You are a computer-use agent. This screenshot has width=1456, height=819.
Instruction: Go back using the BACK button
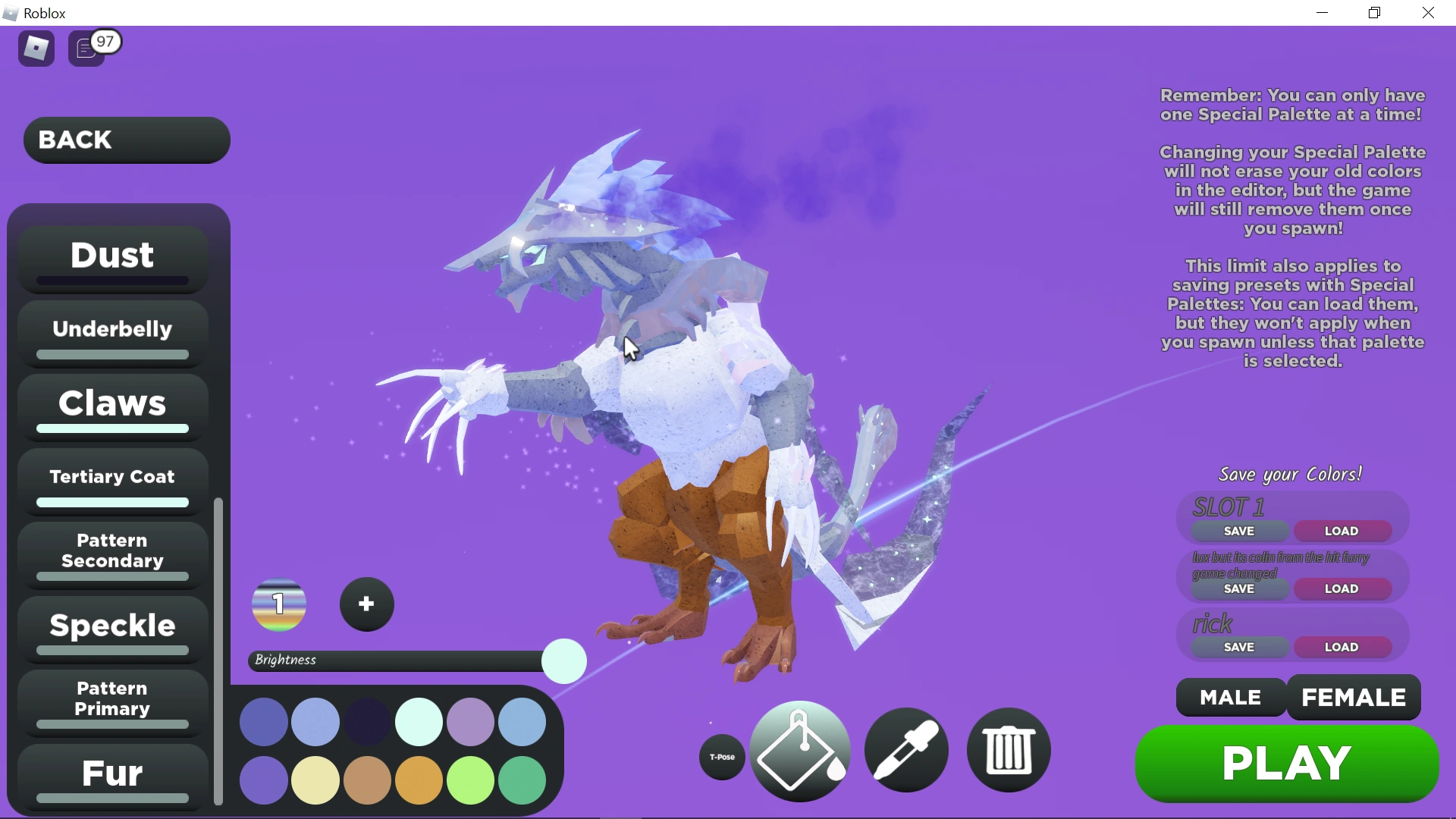click(x=126, y=140)
